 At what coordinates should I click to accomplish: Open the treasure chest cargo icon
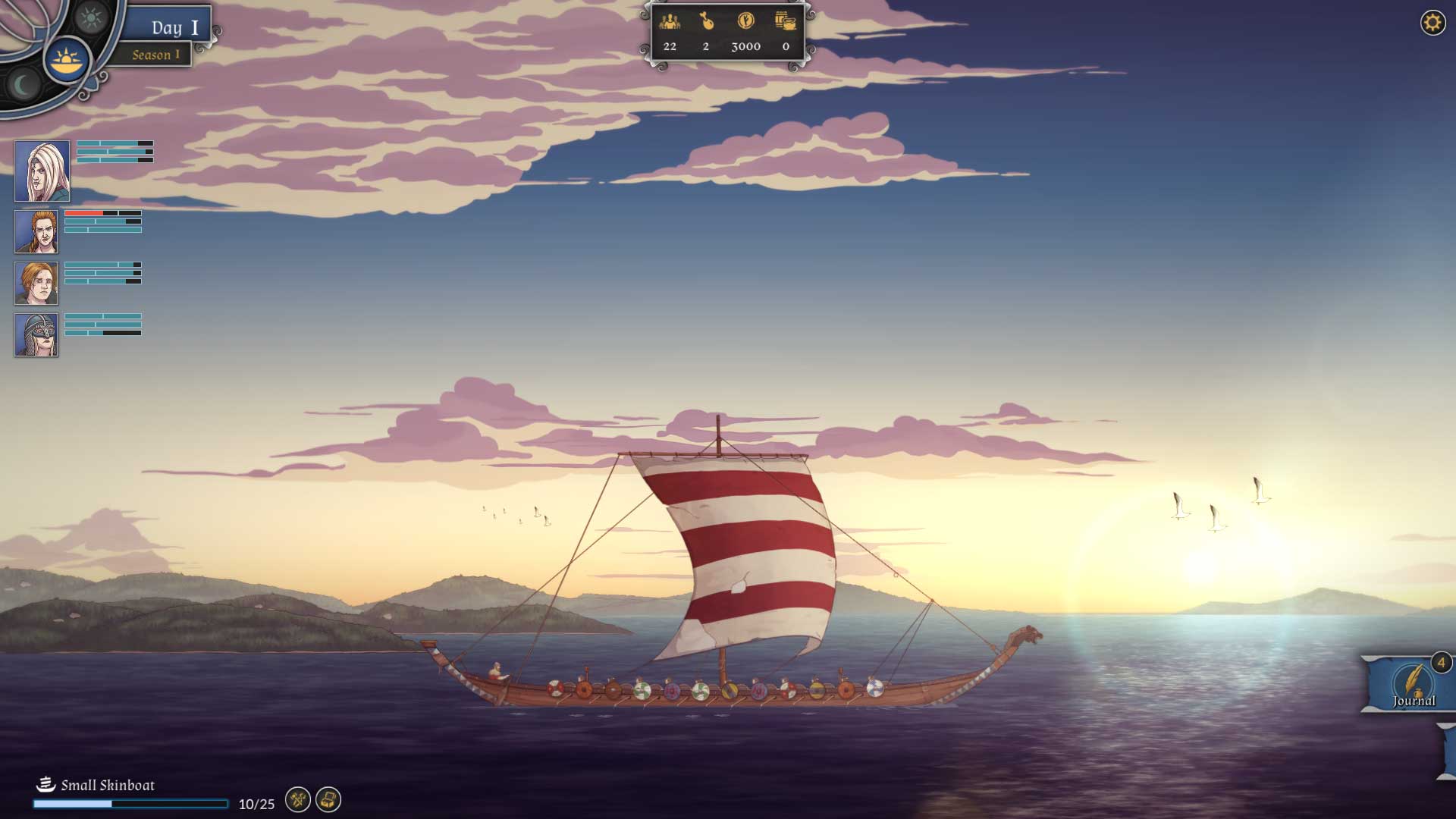pos(328,799)
